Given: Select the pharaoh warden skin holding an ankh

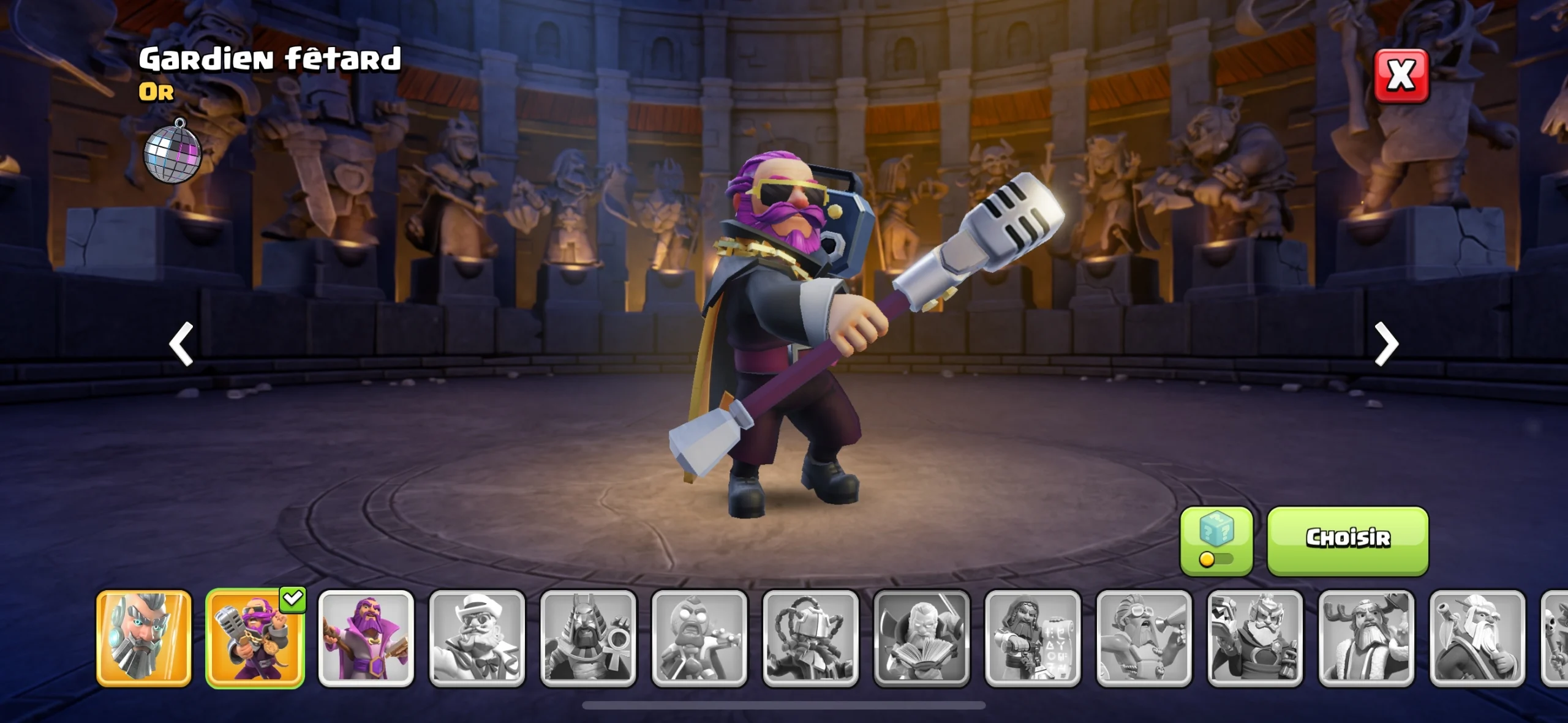Looking at the screenshot, I should coord(588,637).
